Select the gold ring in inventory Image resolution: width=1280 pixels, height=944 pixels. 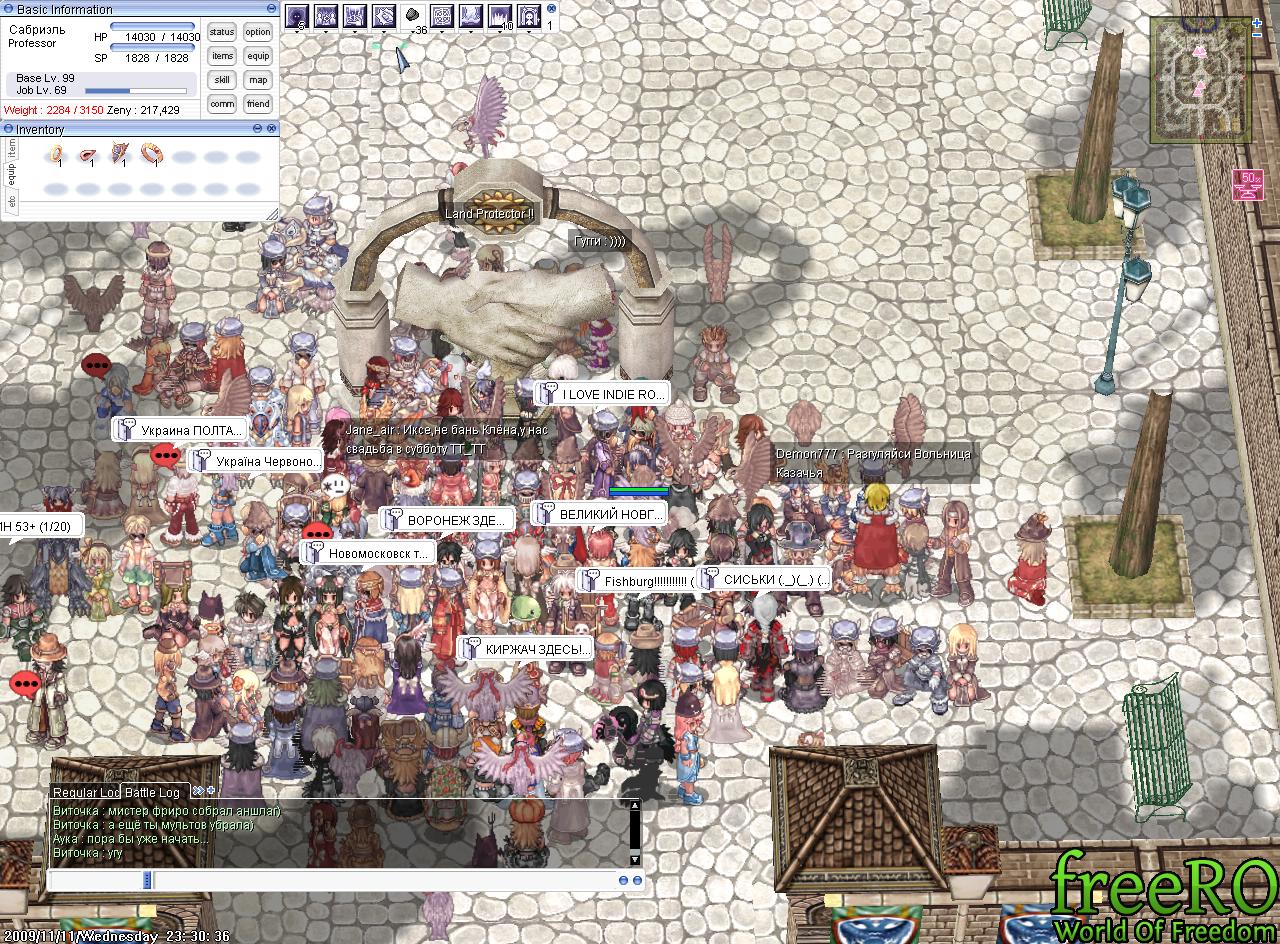pyautogui.click(x=57, y=155)
